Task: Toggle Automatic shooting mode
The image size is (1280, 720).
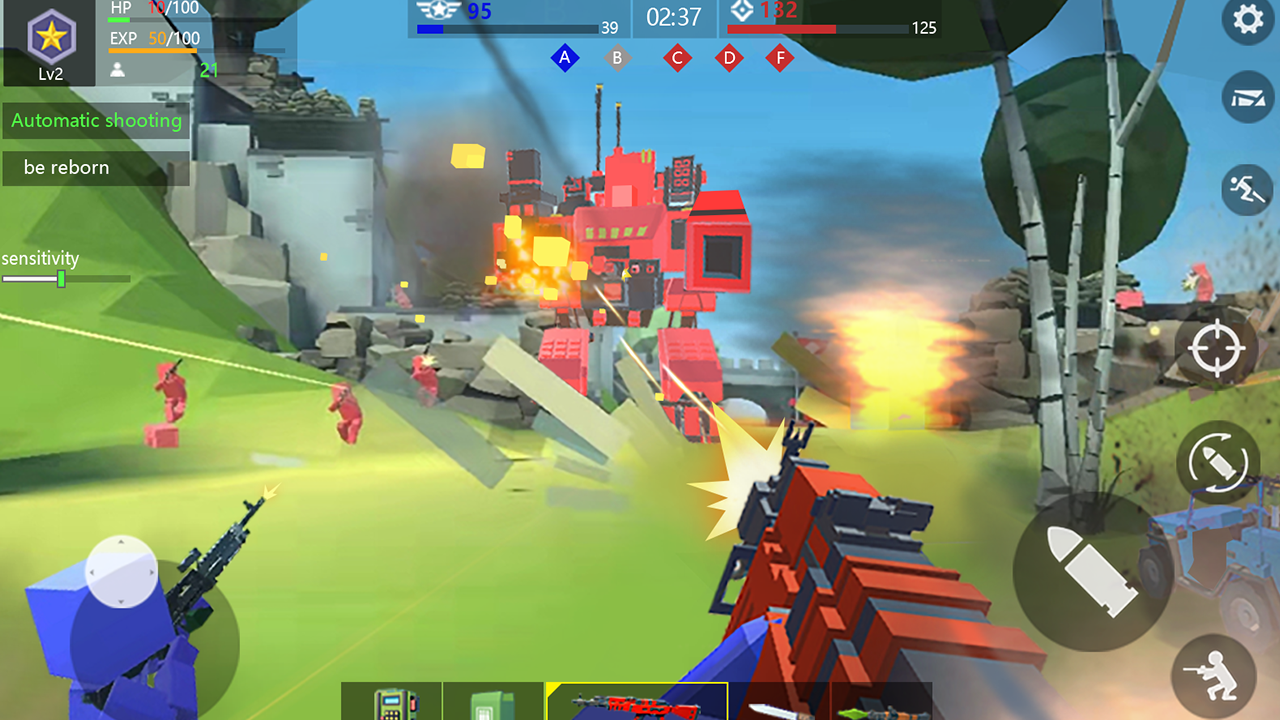Action: pos(96,121)
